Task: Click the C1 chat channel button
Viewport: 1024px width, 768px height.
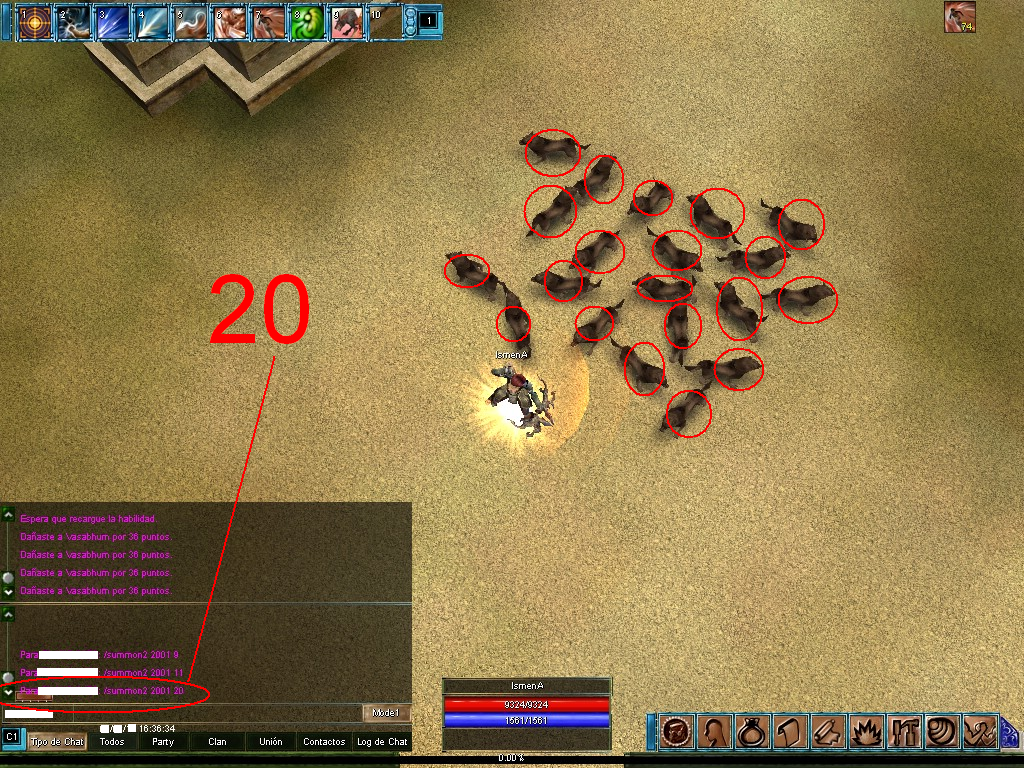Action: (12, 737)
